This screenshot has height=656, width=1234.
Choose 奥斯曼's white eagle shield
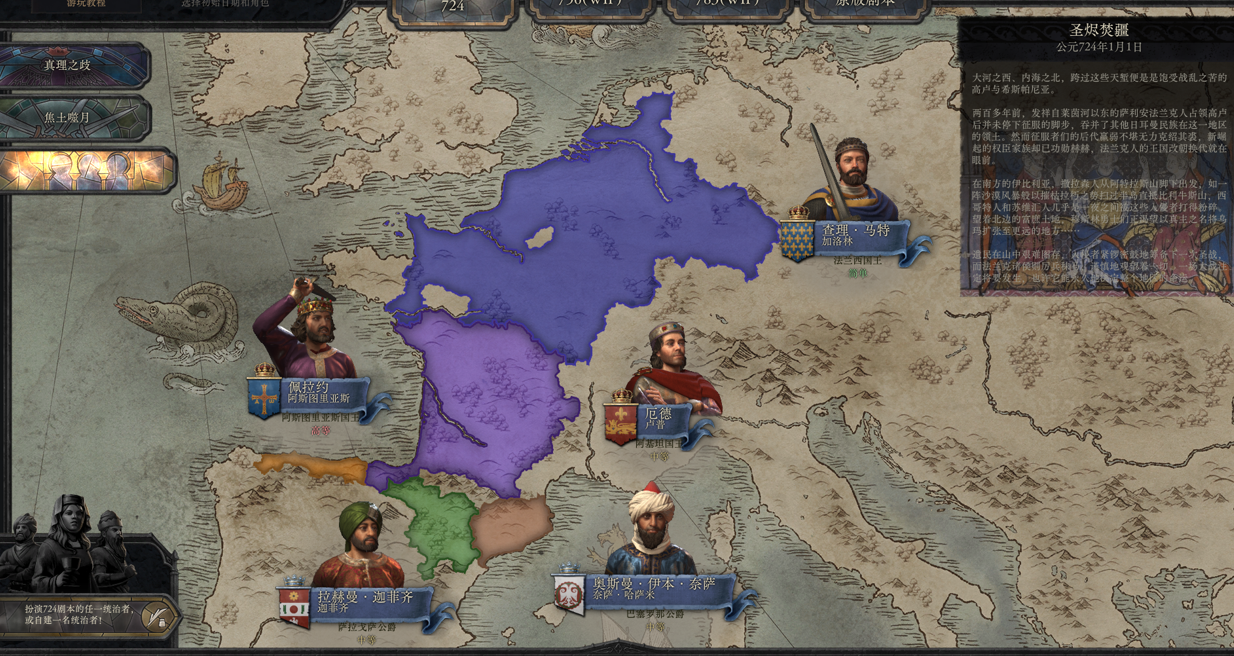[x=569, y=593]
